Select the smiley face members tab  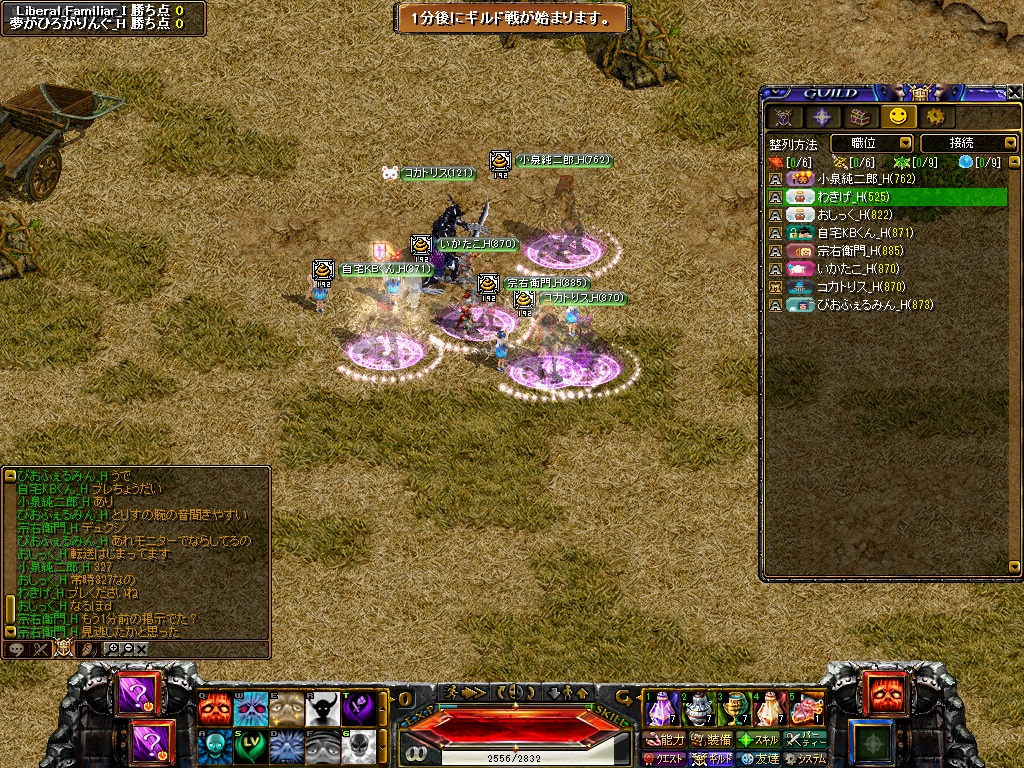click(897, 117)
